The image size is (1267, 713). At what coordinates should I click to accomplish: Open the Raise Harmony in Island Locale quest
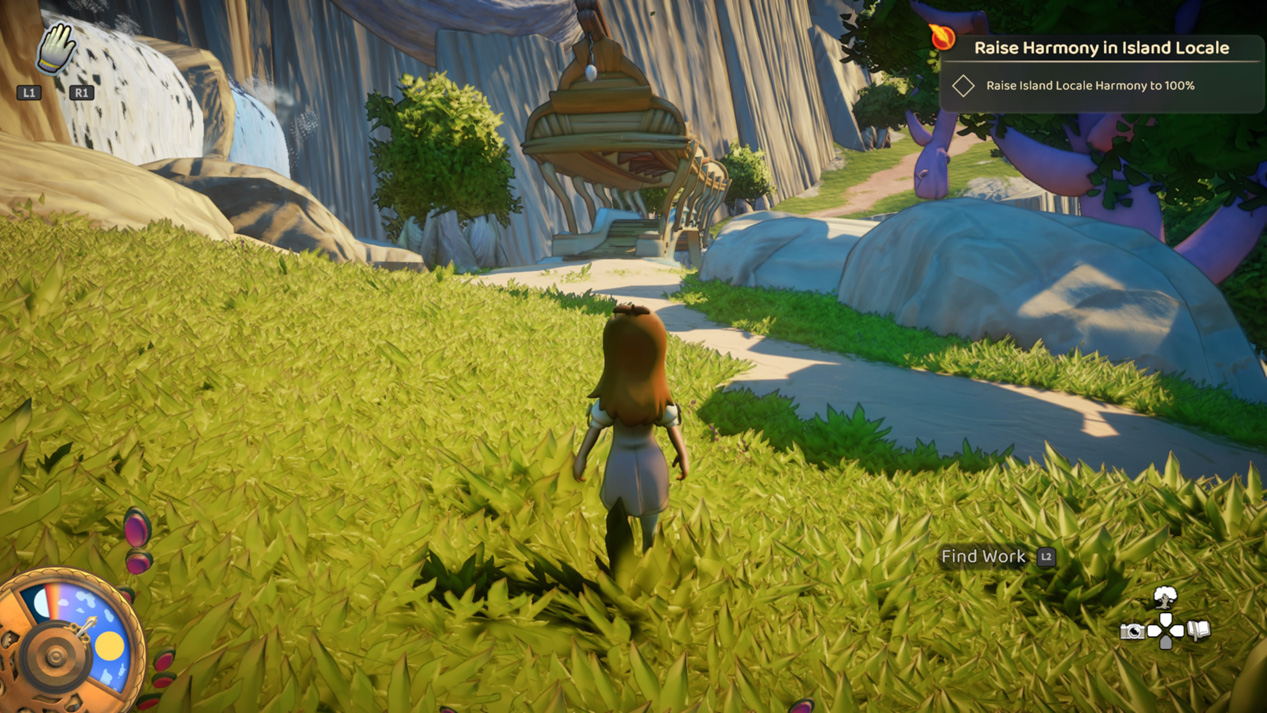[1101, 47]
